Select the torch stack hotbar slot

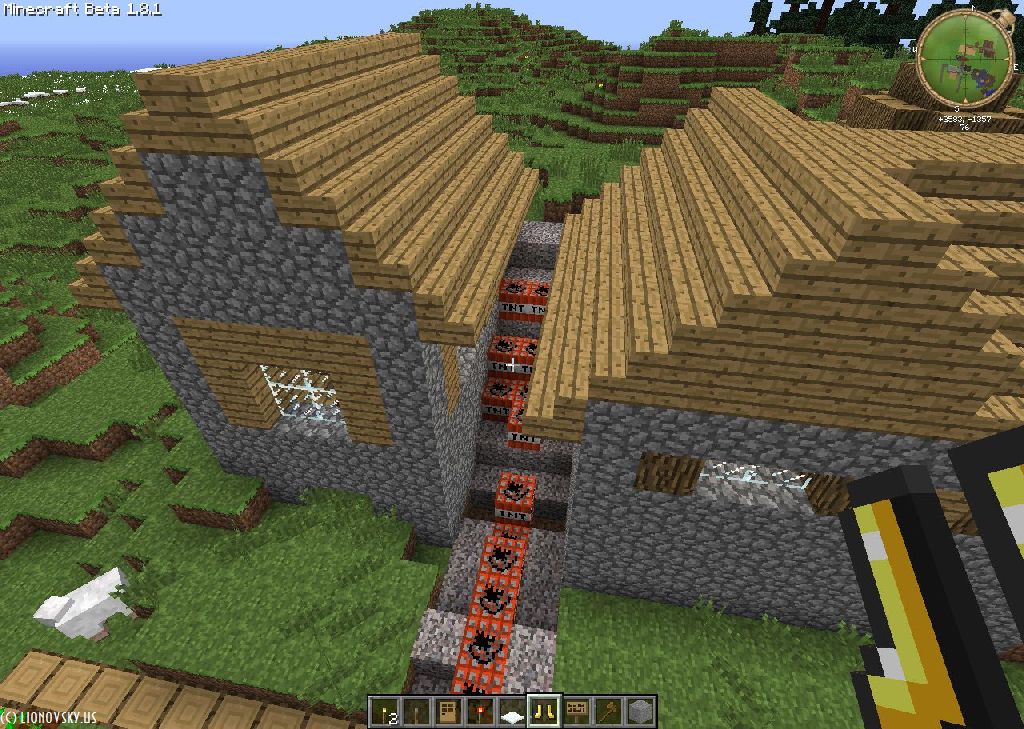pyautogui.click(x=385, y=712)
